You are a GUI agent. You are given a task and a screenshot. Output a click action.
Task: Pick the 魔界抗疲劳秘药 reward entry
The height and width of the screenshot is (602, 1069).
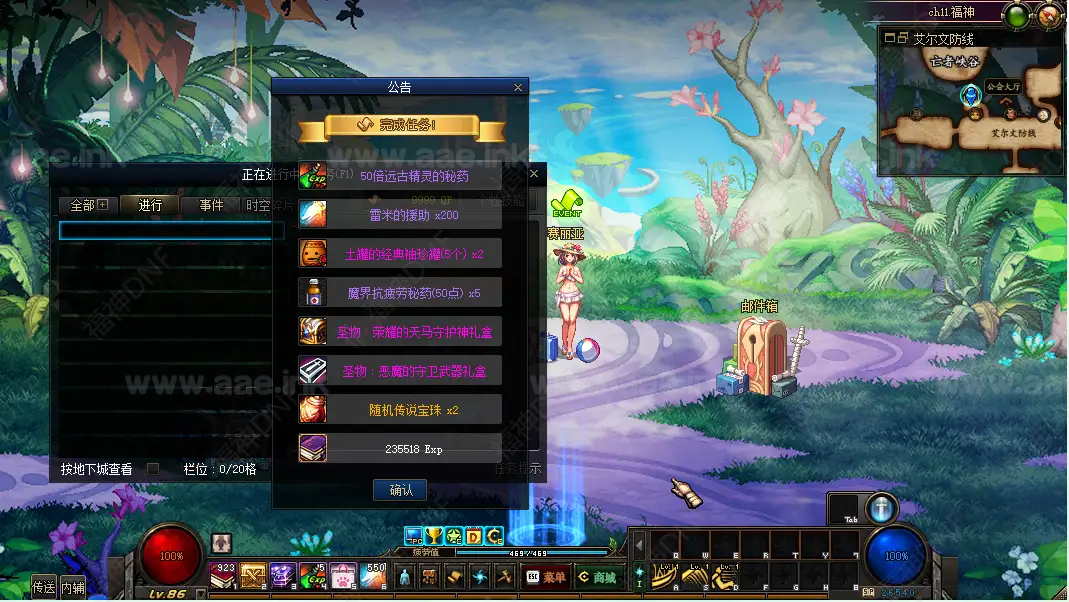click(400, 293)
